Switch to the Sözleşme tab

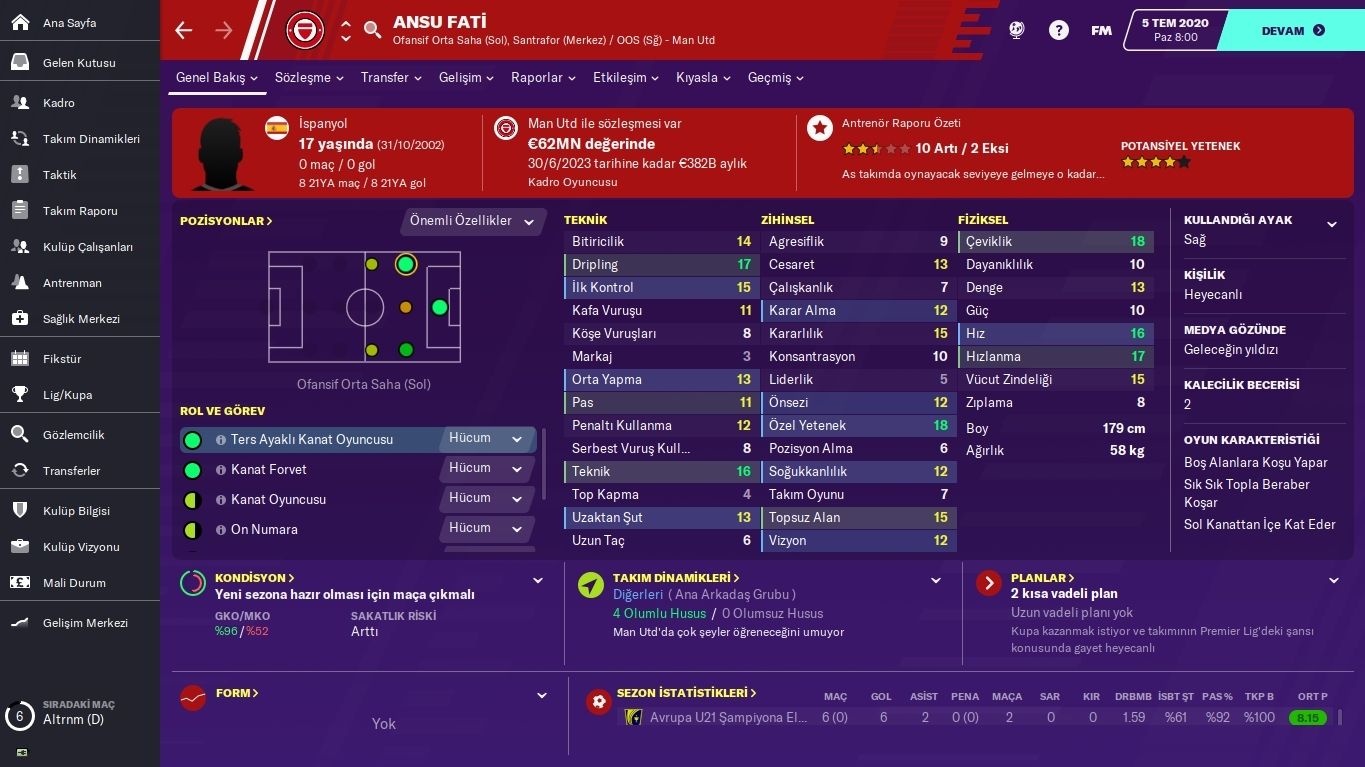(x=308, y=78)
